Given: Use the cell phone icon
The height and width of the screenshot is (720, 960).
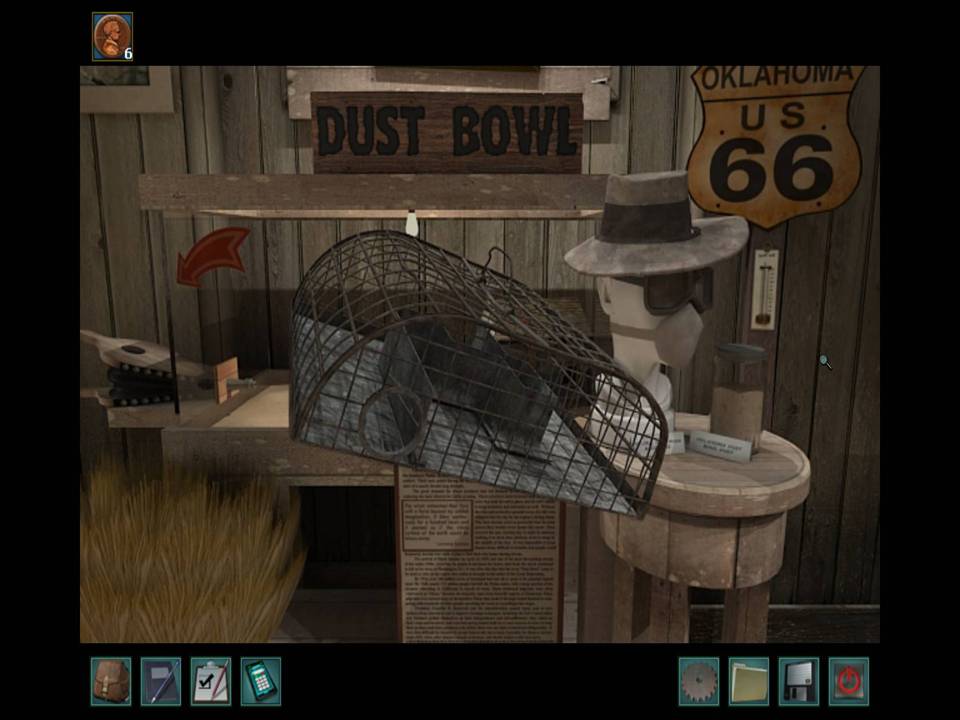Looking at the screenshot, I should pyautogui.click(x=260, y=681).
